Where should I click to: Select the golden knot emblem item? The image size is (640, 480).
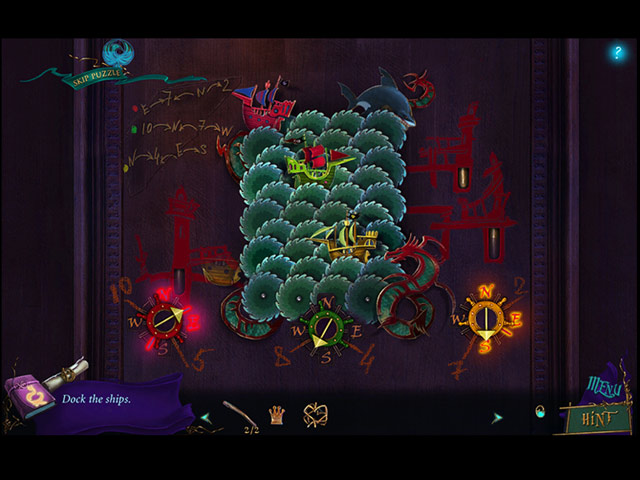(316, 415)
